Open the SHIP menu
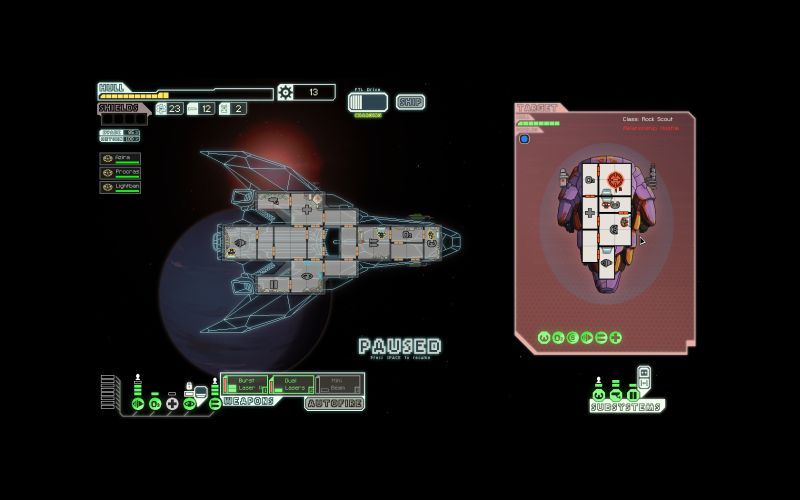This screenshot has height=500, width=800. pos(410,101)
